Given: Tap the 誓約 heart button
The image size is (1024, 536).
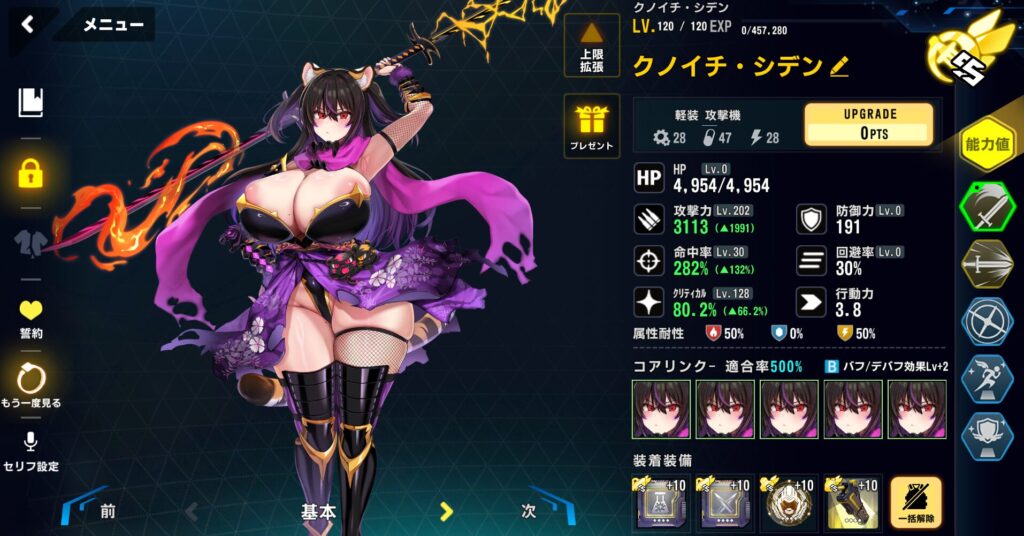Looking at the screenshot, I should pos(31,318).
